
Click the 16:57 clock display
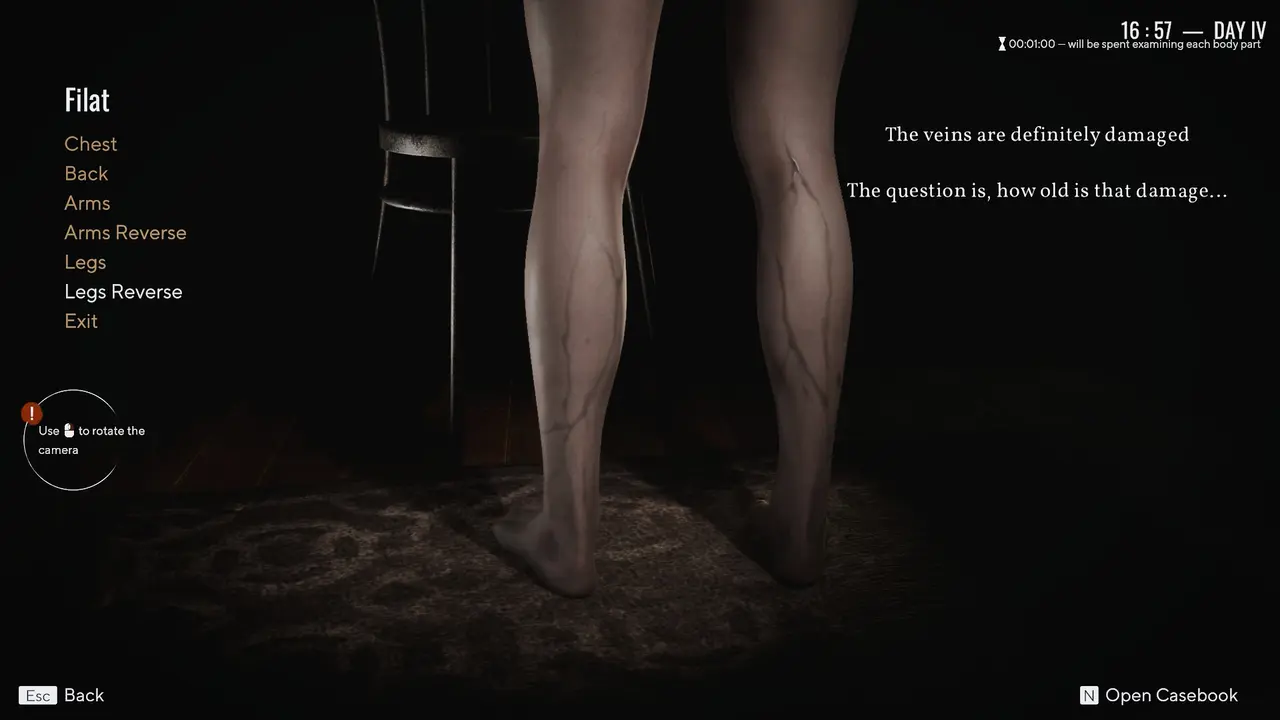point(1146,31)
